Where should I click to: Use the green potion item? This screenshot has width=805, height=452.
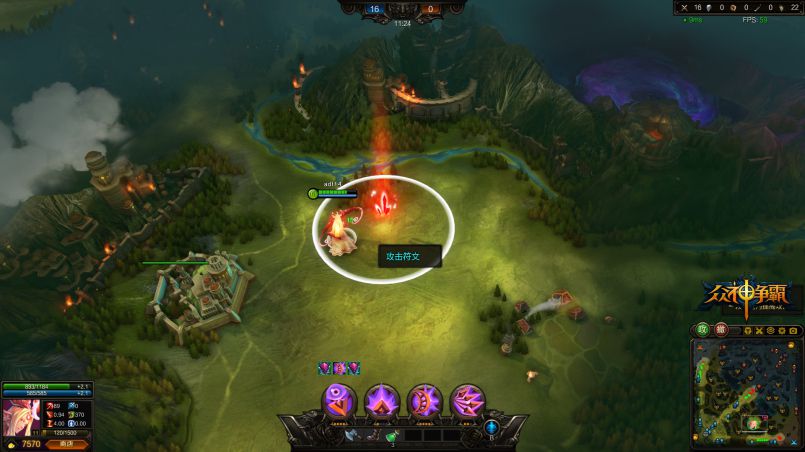(391, 435)
